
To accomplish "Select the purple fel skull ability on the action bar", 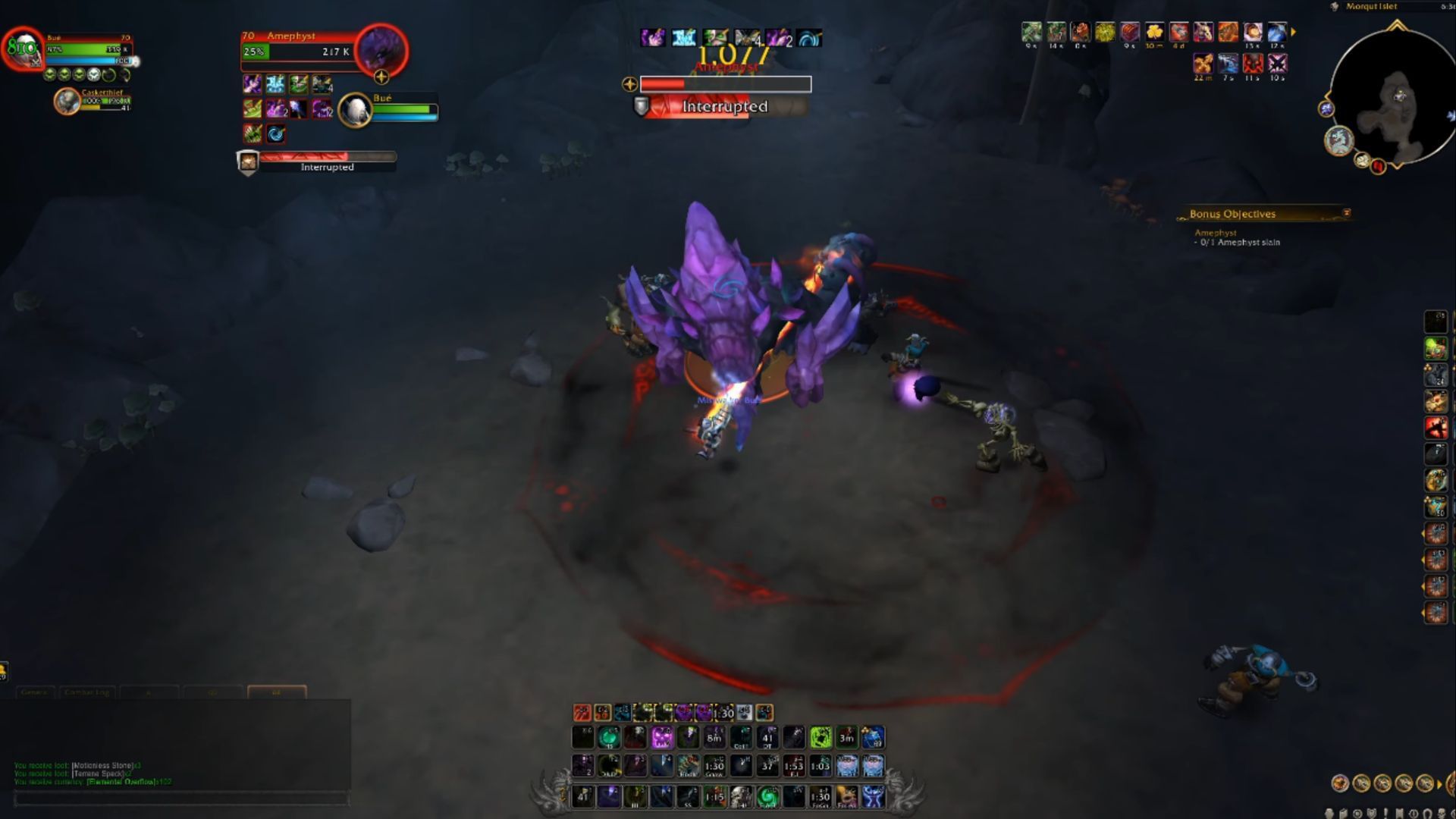I will pos(663,738).
